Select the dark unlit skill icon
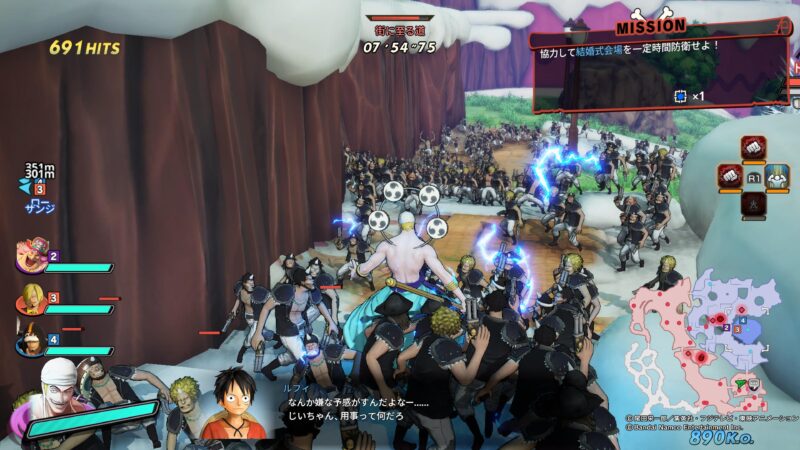800x450 pixels. 752,203
